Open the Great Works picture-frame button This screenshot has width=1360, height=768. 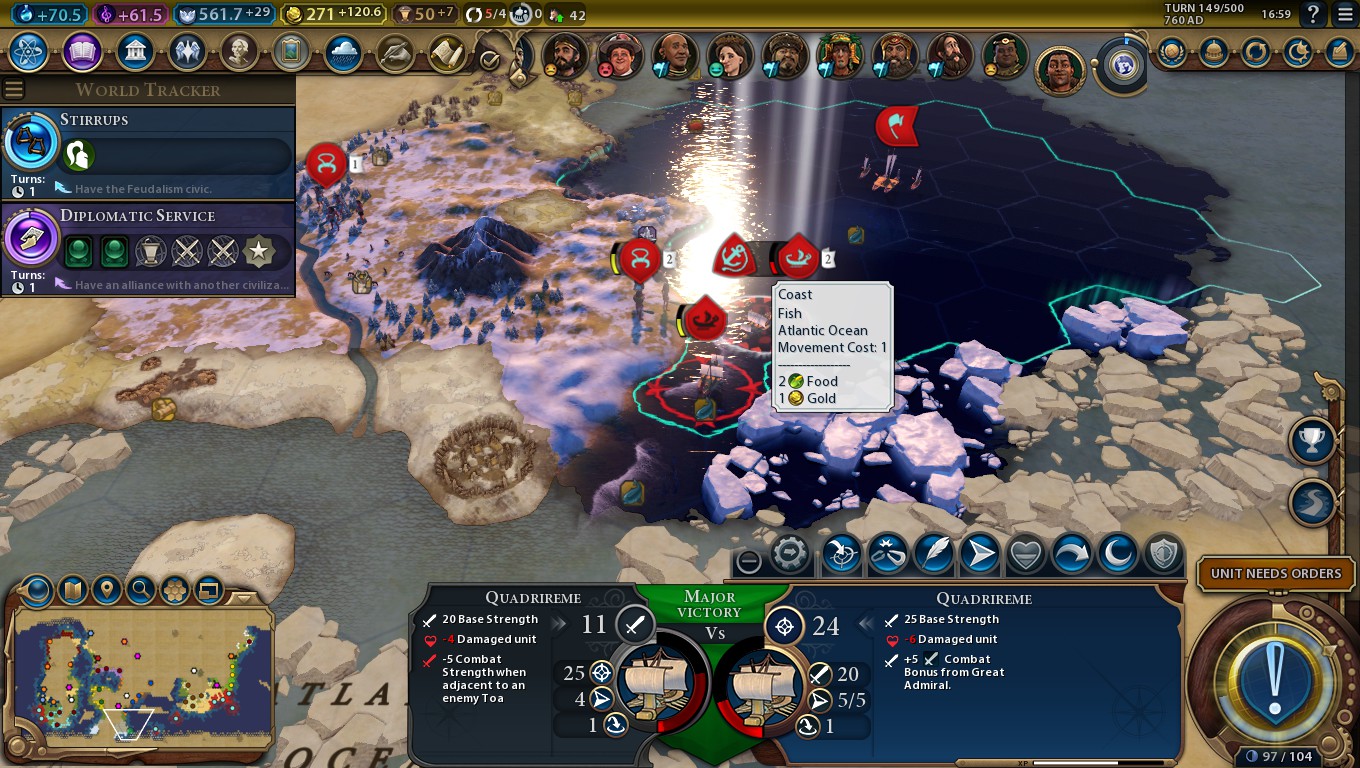[x=291, y=52]
